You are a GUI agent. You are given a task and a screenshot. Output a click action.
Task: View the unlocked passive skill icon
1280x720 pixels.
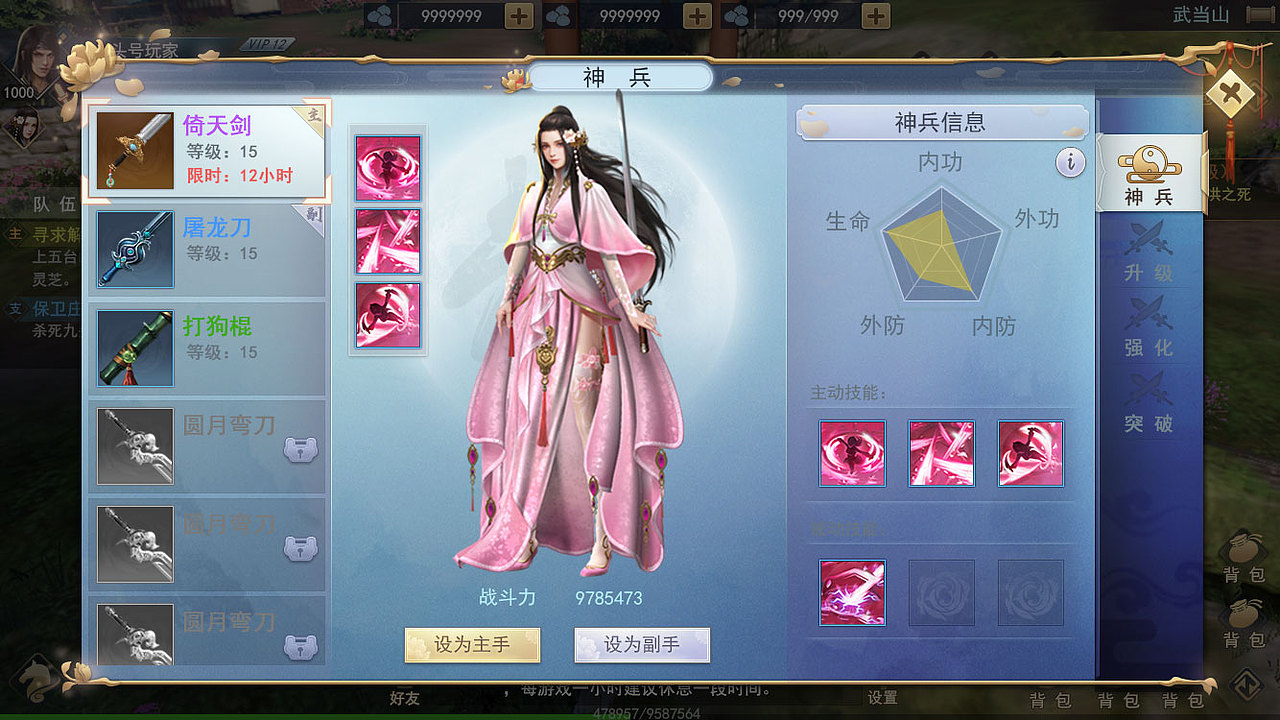click(x=853, y=592)
